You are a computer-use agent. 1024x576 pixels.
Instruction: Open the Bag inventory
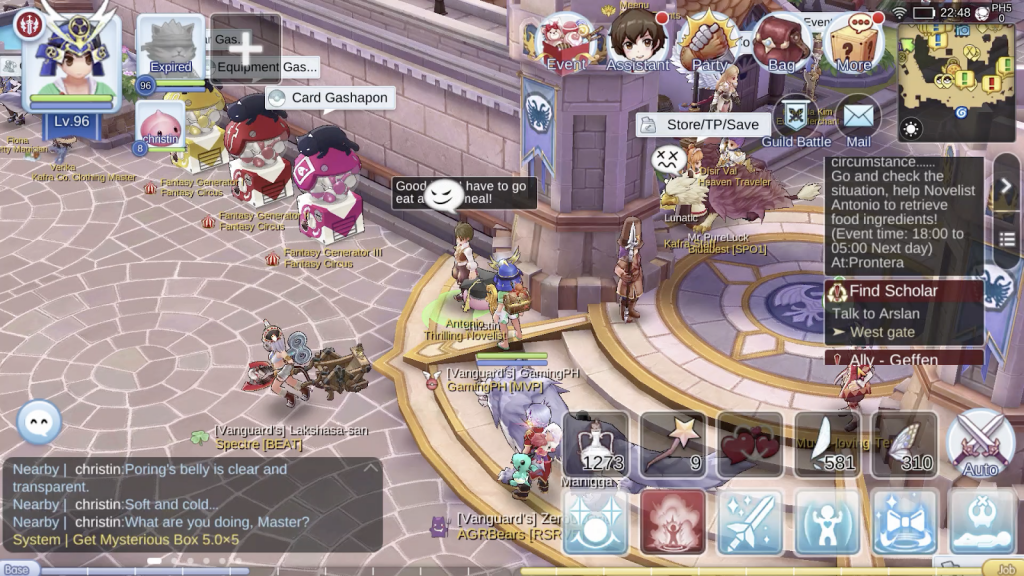pyautogui.click(x=781, y=43)
